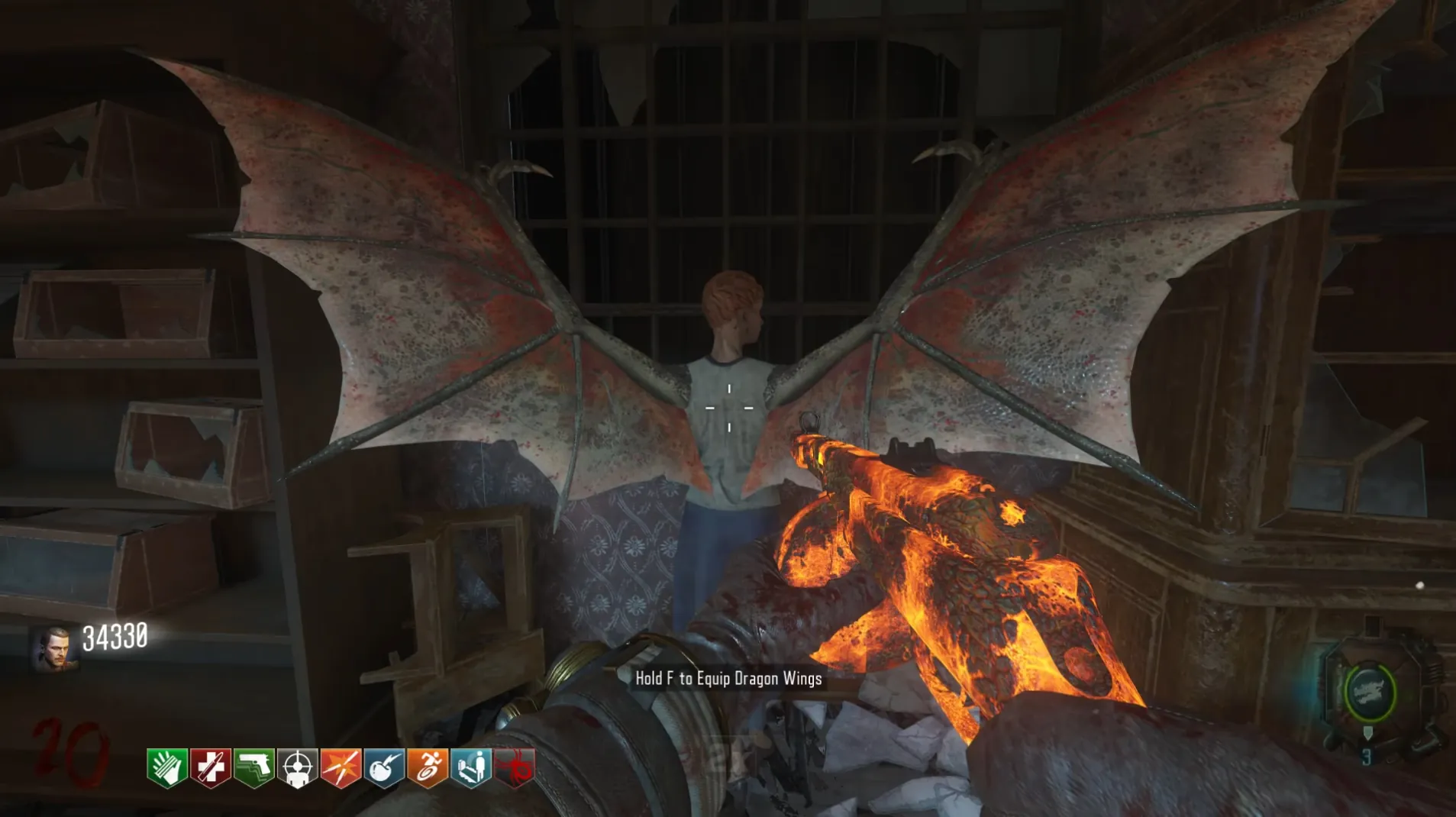
Task: Choose the green pistol perk icon
Action: (253, 767)
